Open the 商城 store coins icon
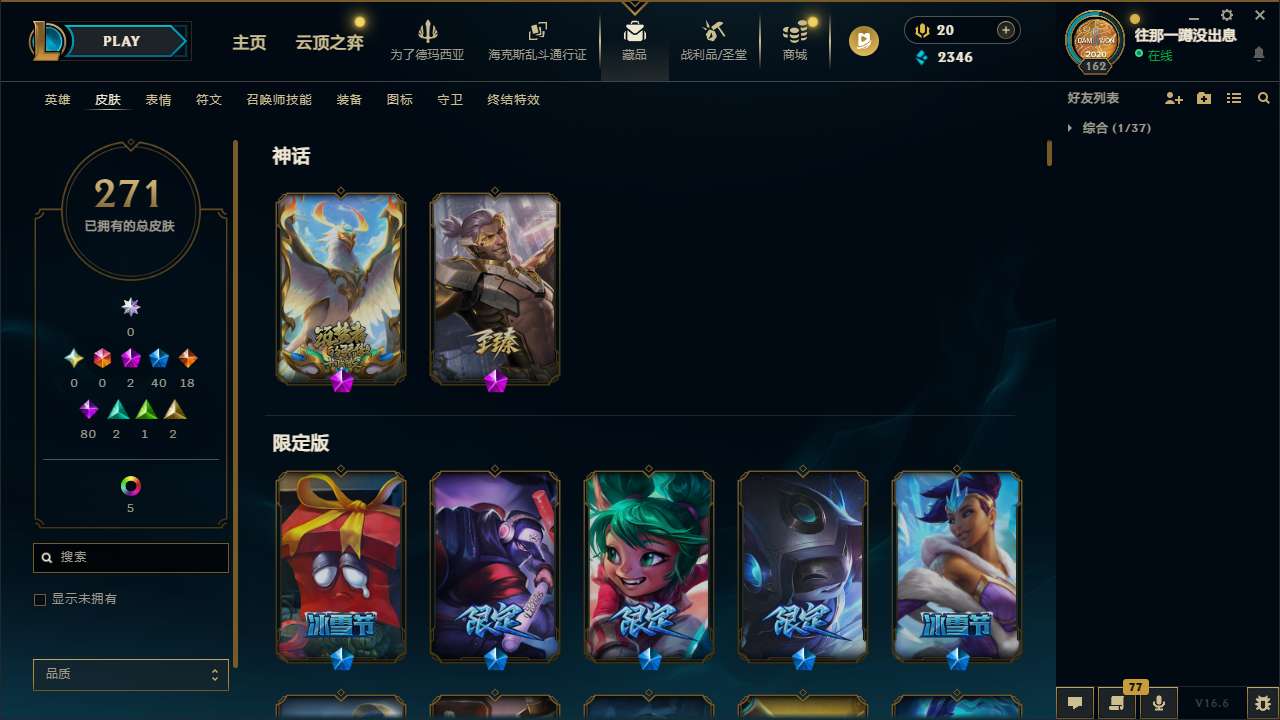Screen dimensions: 1280x720 (x=794, y=30)
